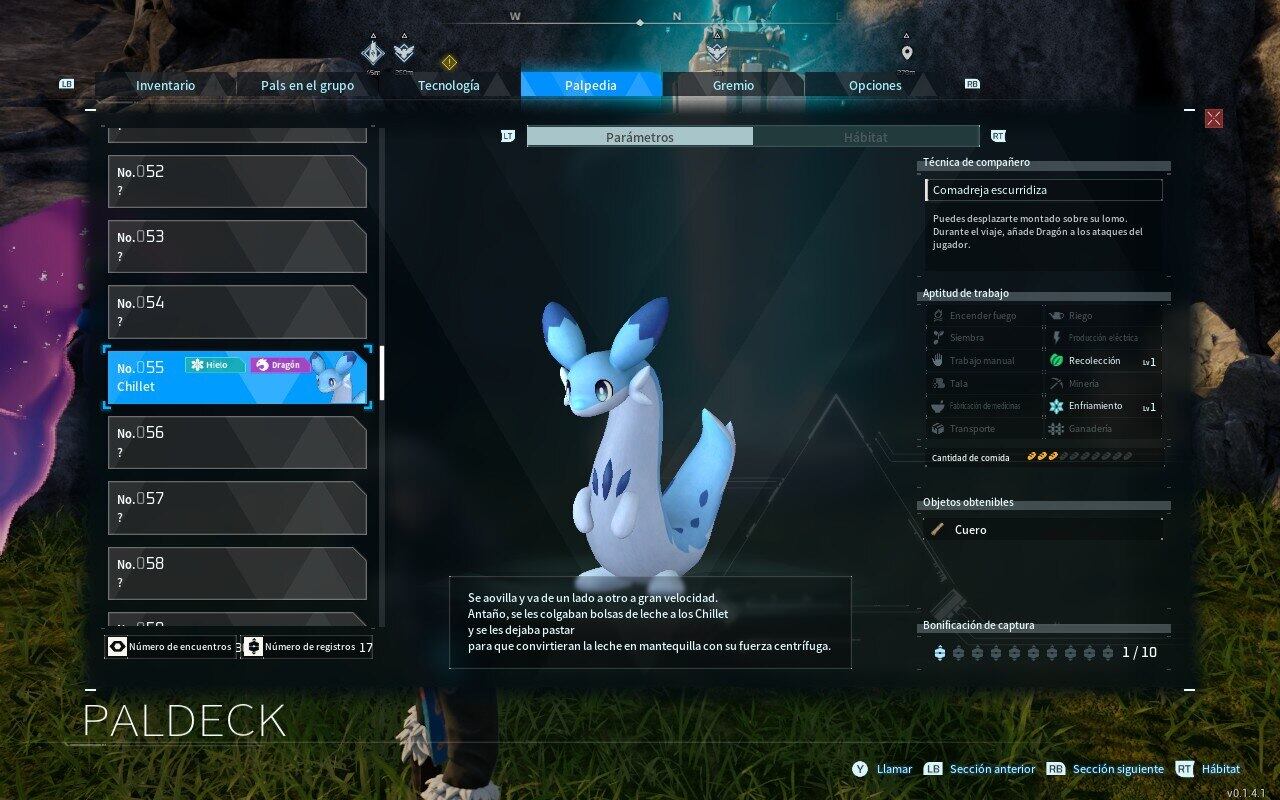Switch to the Hábitat view
The height and width of the screenshot is (800, 1280).
click(865, 137)
